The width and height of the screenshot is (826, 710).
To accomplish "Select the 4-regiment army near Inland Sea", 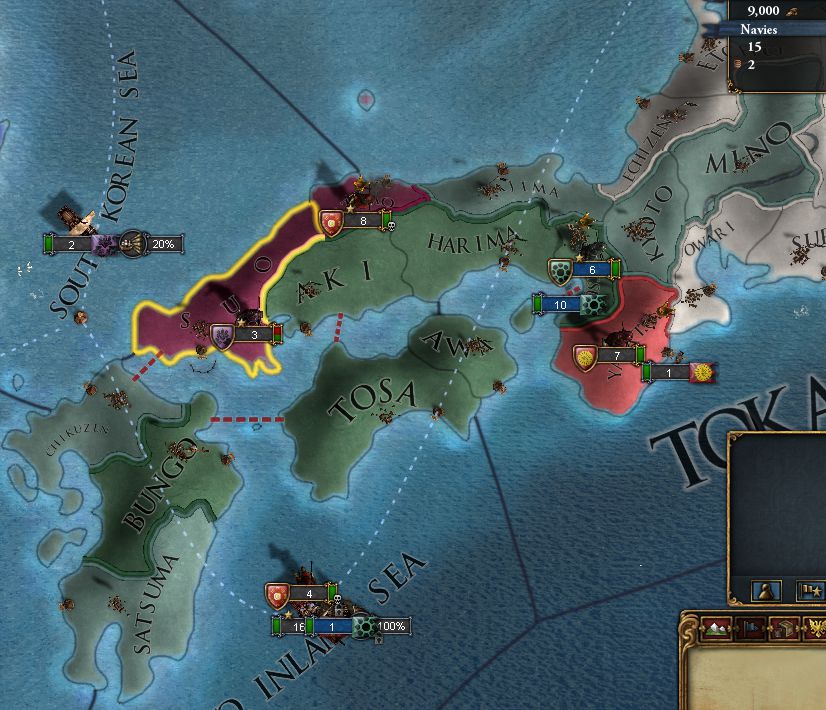I will pos(301,594).
